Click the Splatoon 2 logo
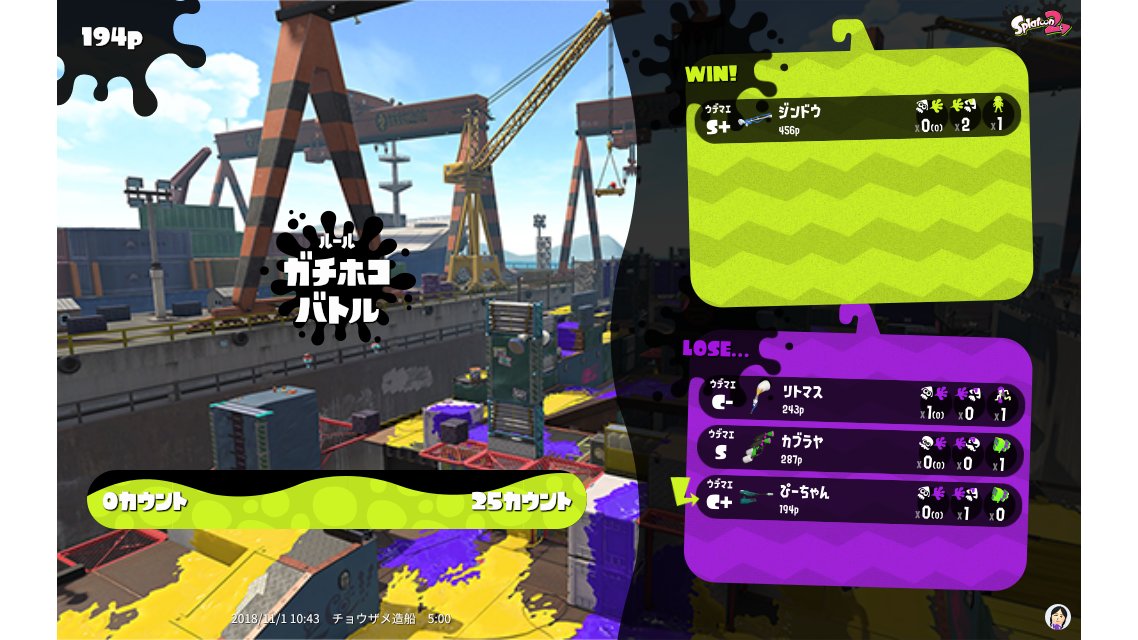The image size is (1138, 640). point(1040,24)
